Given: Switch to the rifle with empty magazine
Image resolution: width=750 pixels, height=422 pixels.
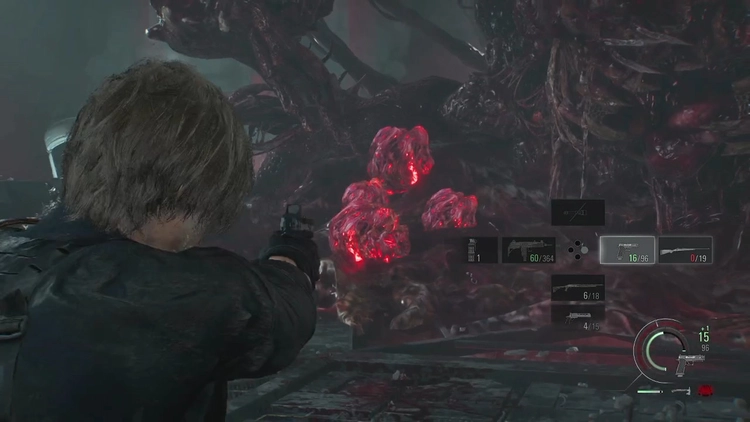Looking at the screenshot, I should tap(686, 250).
